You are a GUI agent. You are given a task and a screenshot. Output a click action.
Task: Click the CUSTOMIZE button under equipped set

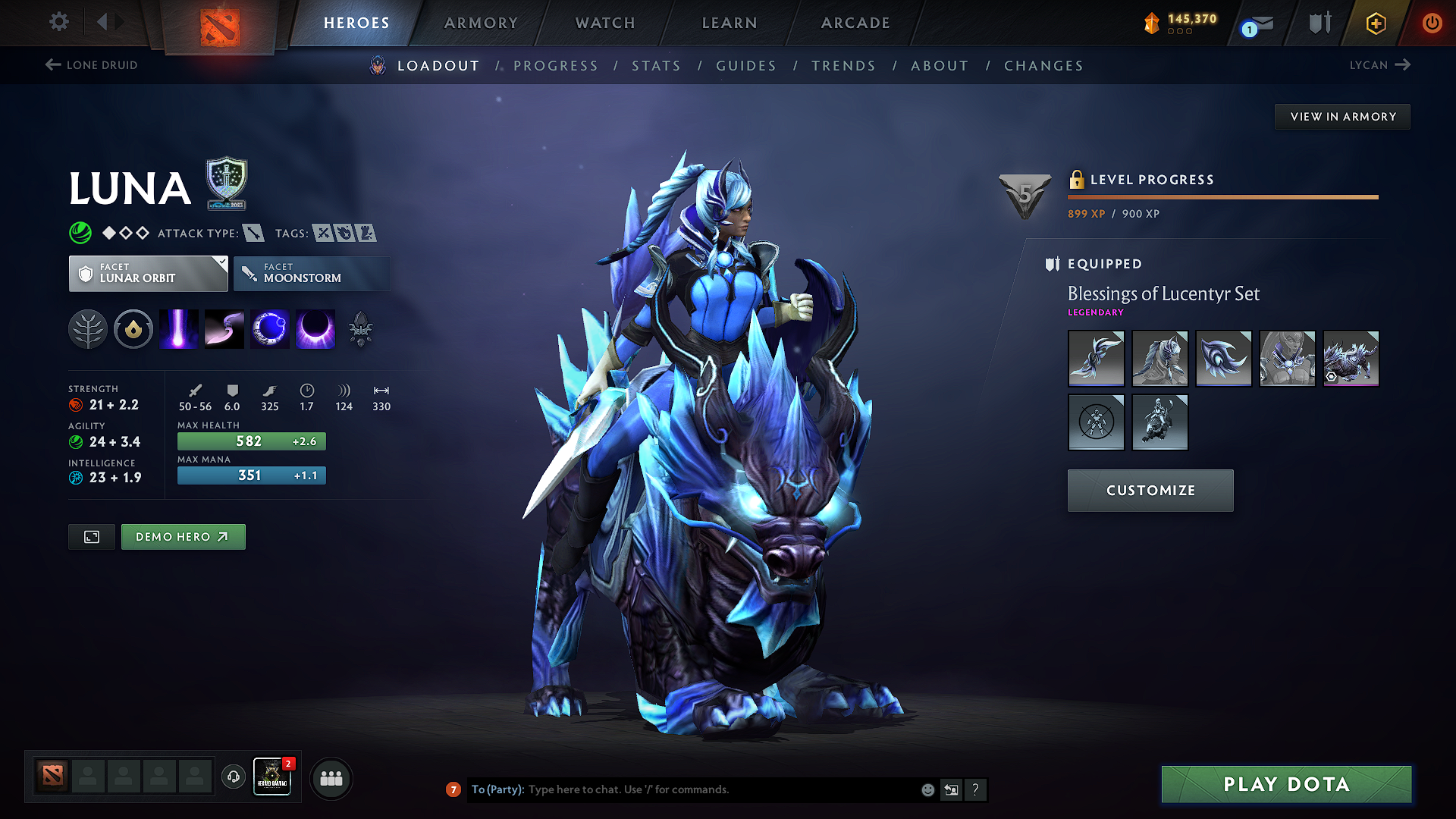[1150, 490]
